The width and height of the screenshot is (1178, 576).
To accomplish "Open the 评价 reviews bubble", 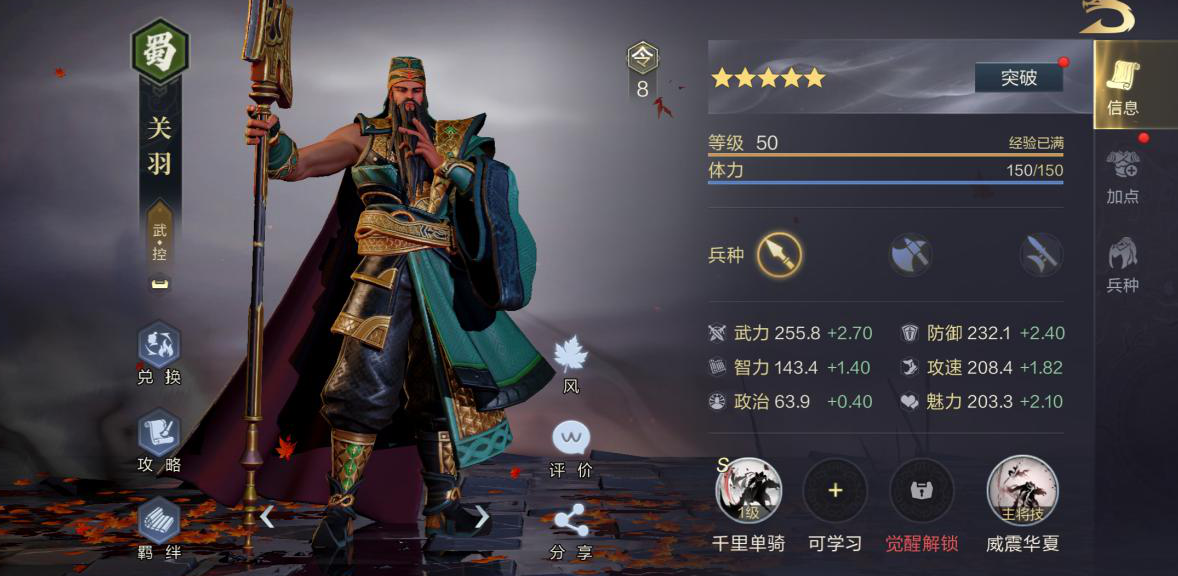I will 571,445.
